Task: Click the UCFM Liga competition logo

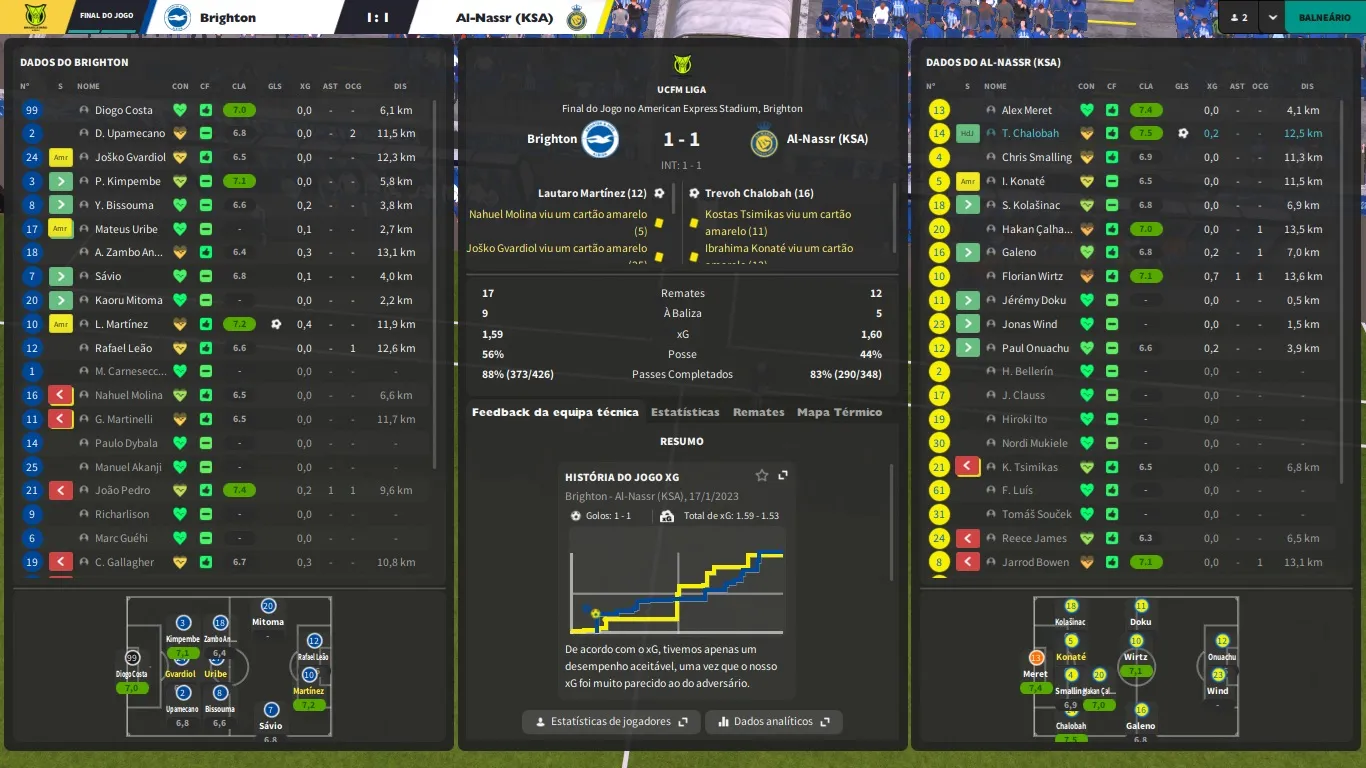Action: coord(682,65)
